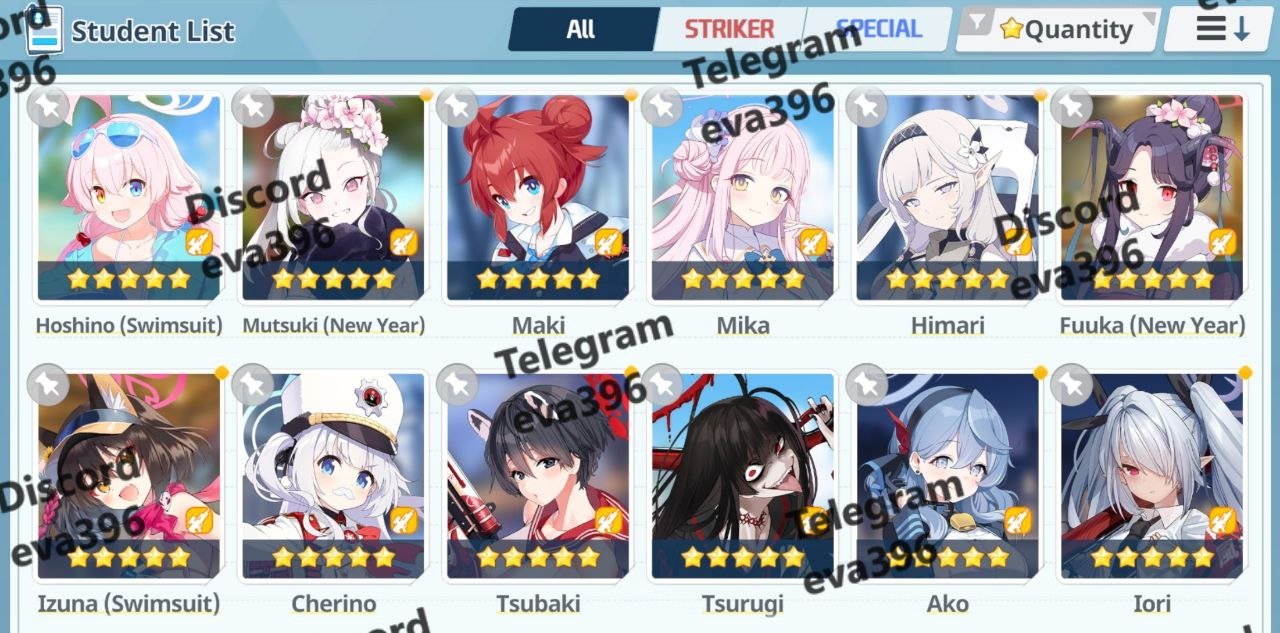
Task: Choose Cherino's student card
Action: pyautogui.click(x=333, y=477)
